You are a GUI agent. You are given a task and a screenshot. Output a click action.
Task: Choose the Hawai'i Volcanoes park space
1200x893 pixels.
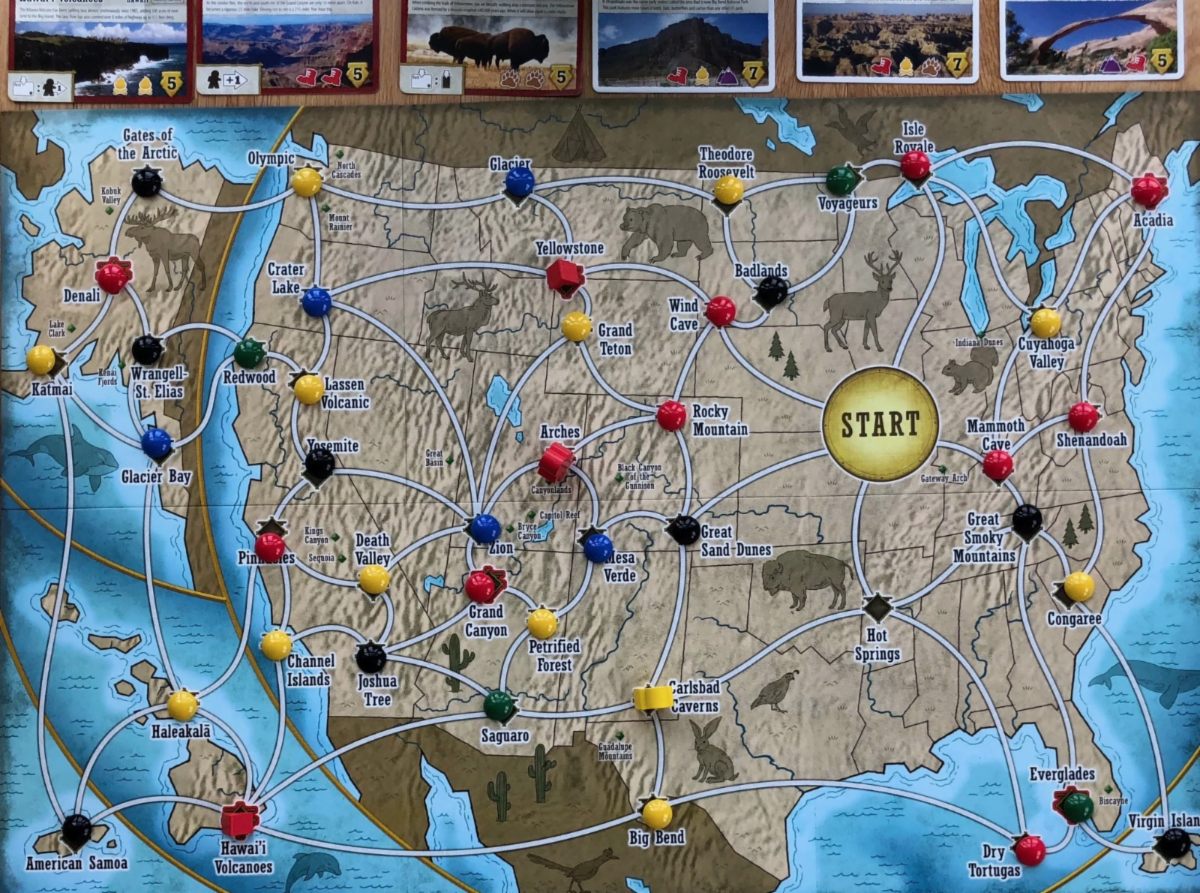239,819
